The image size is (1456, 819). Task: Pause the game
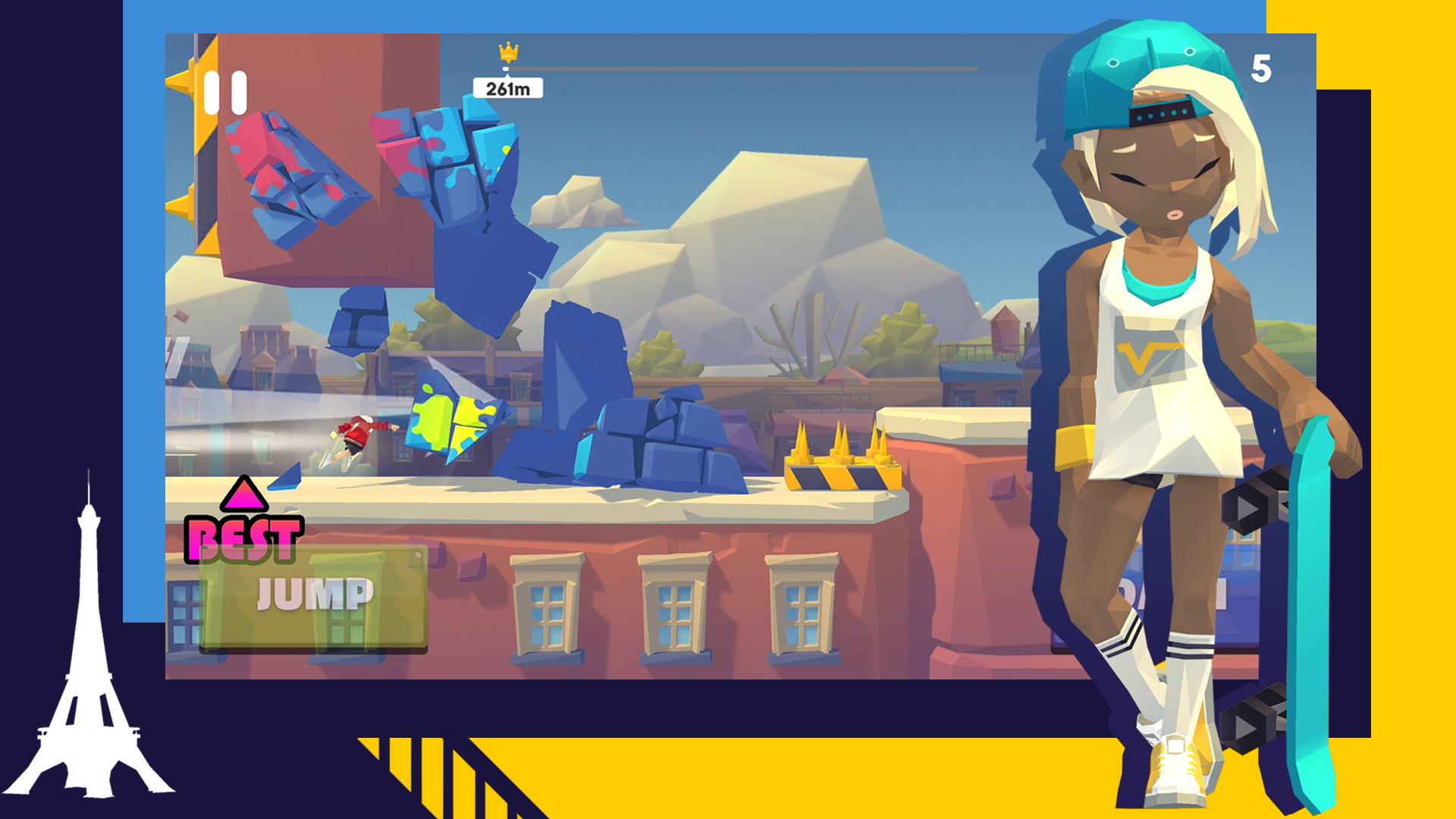coord(226,93)
